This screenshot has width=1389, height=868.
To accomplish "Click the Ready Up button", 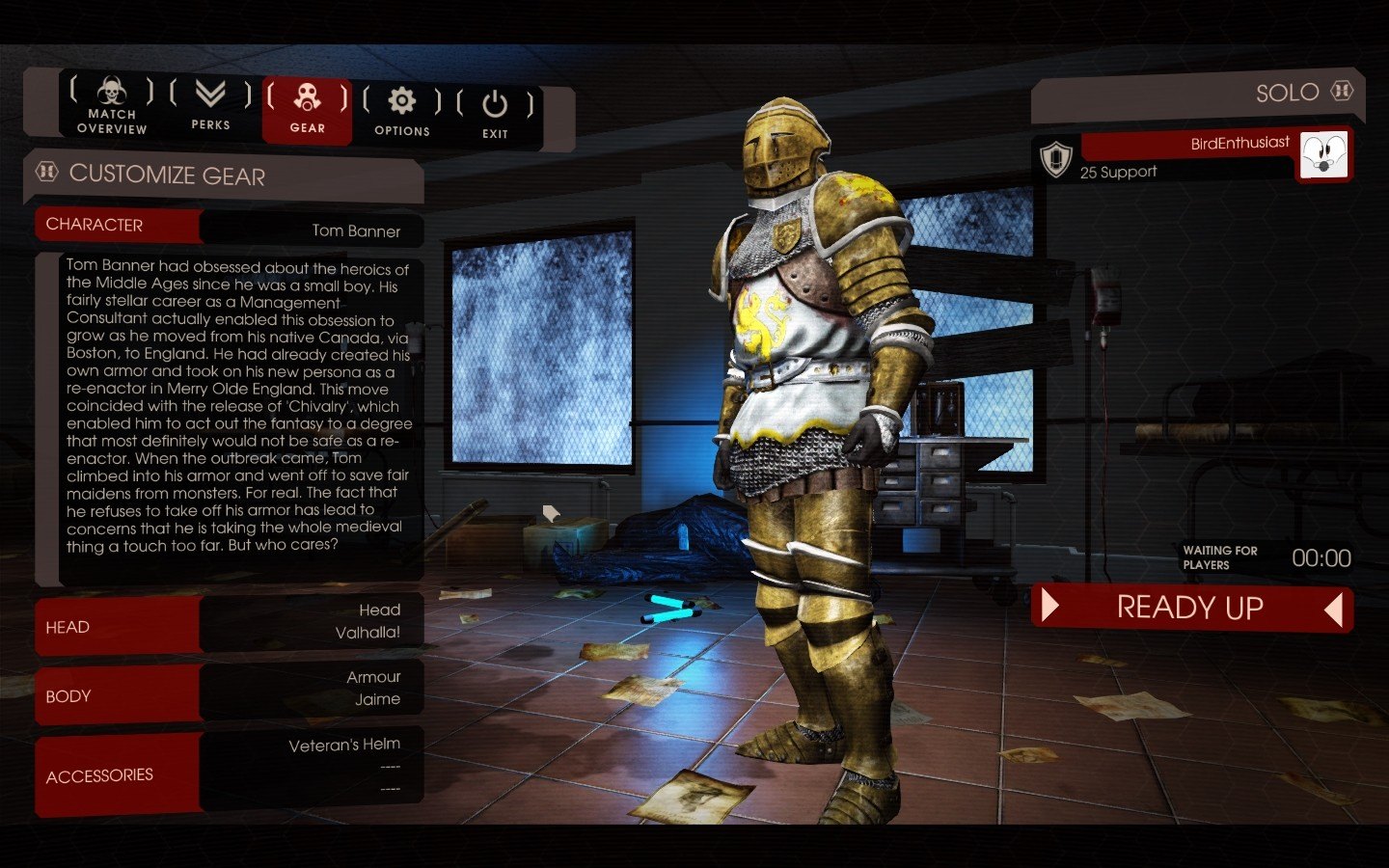I will click(x=1191, y=608).
